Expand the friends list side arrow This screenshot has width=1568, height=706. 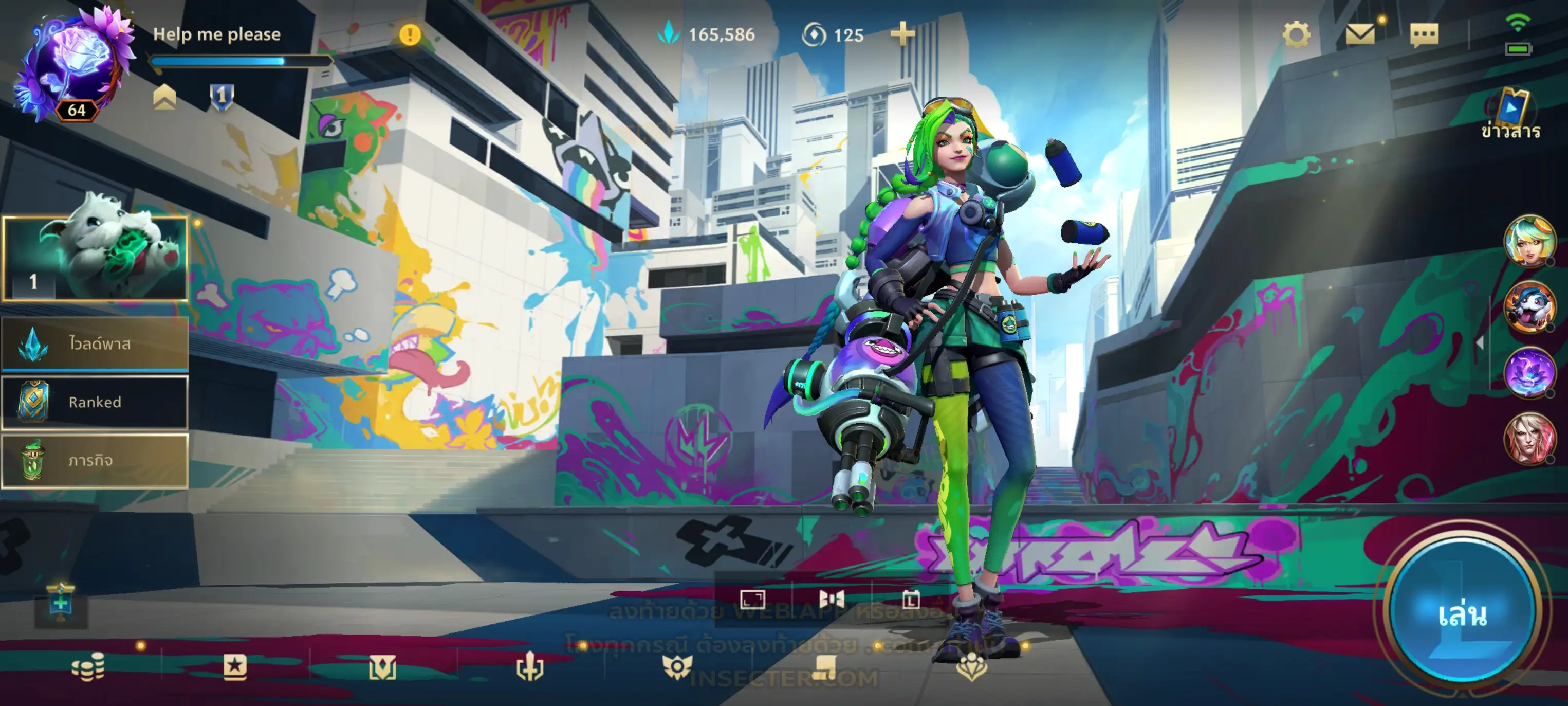tap(1479, 343)
